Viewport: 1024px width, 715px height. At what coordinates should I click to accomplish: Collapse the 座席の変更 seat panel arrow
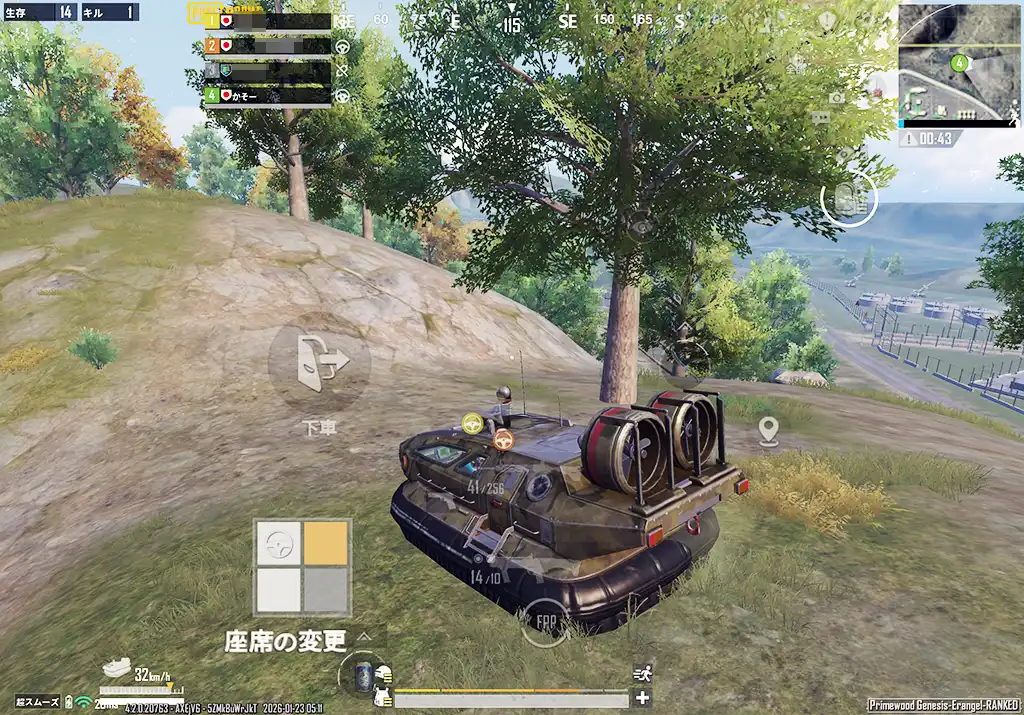point(366,637)
